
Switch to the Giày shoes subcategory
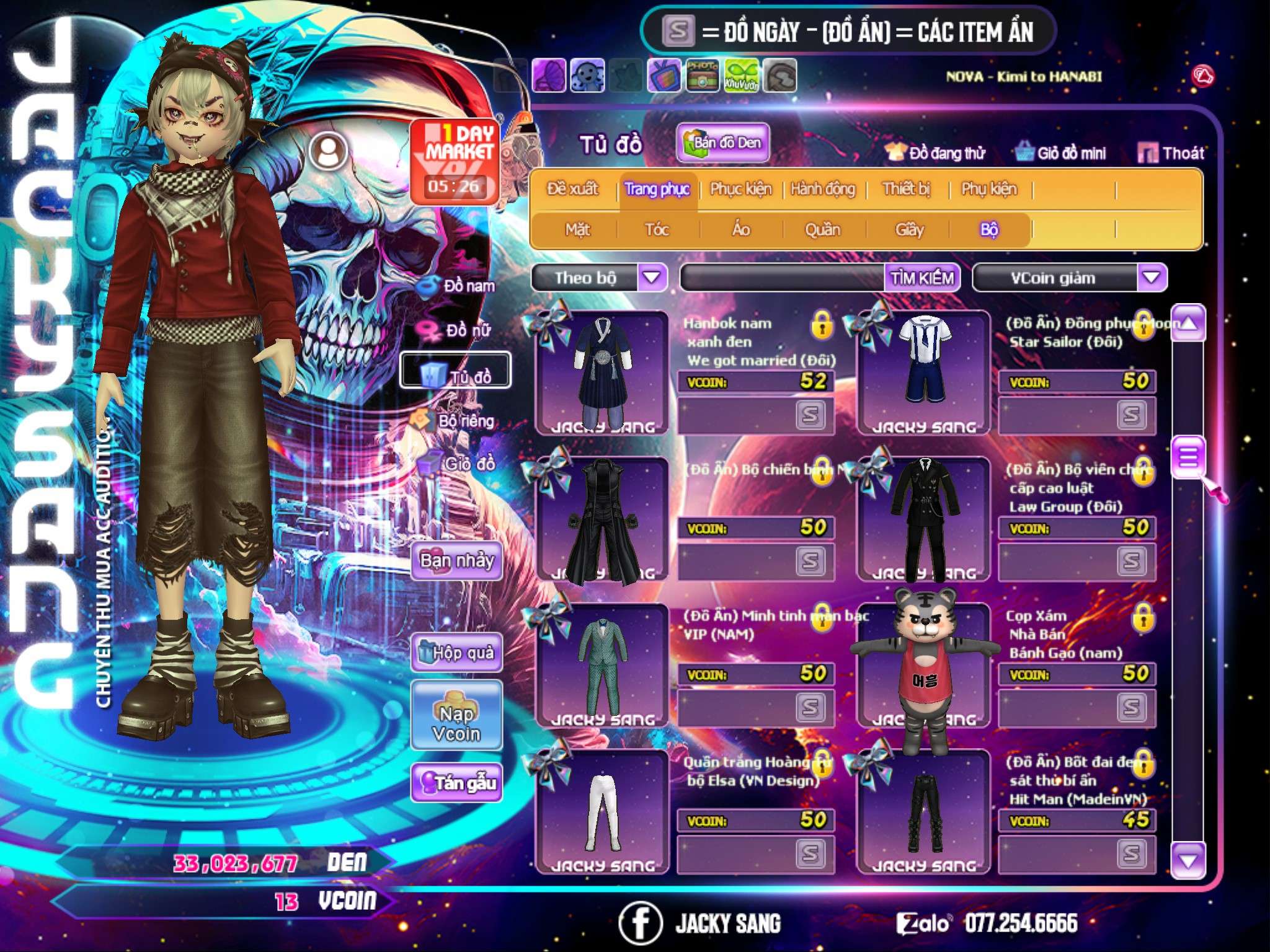[x=909, y=230]
